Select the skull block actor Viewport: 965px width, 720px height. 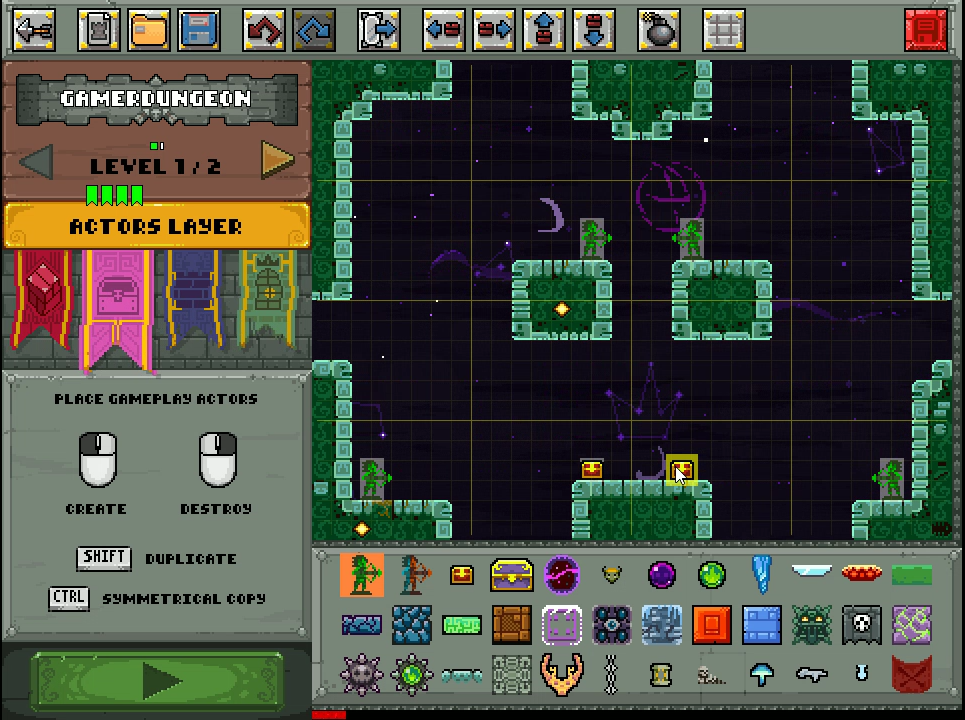861,625
